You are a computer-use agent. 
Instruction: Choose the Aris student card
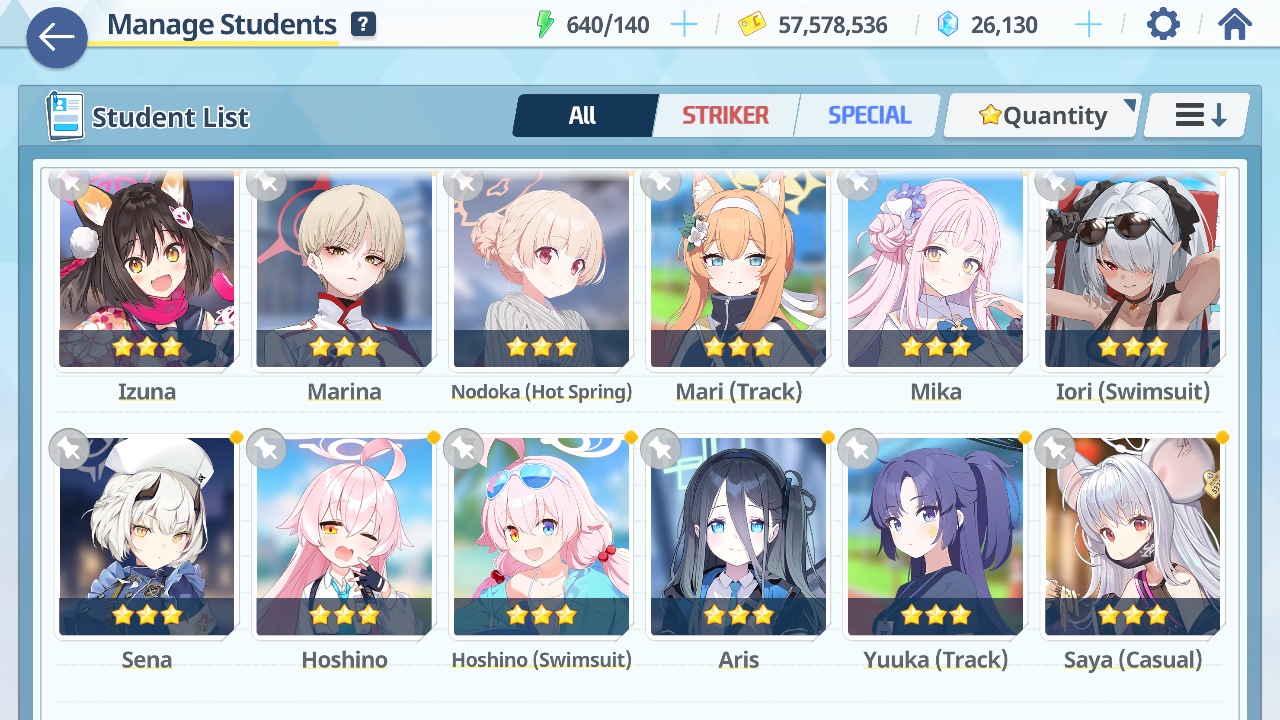click(x=738, y=536)
